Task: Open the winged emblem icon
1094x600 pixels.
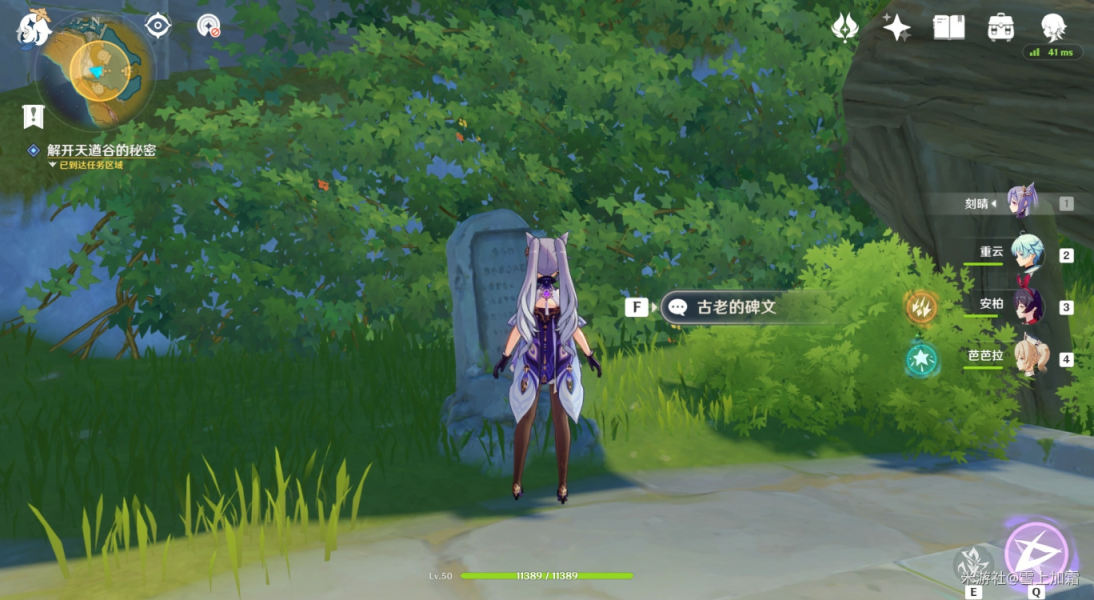Action: (845, 27)
